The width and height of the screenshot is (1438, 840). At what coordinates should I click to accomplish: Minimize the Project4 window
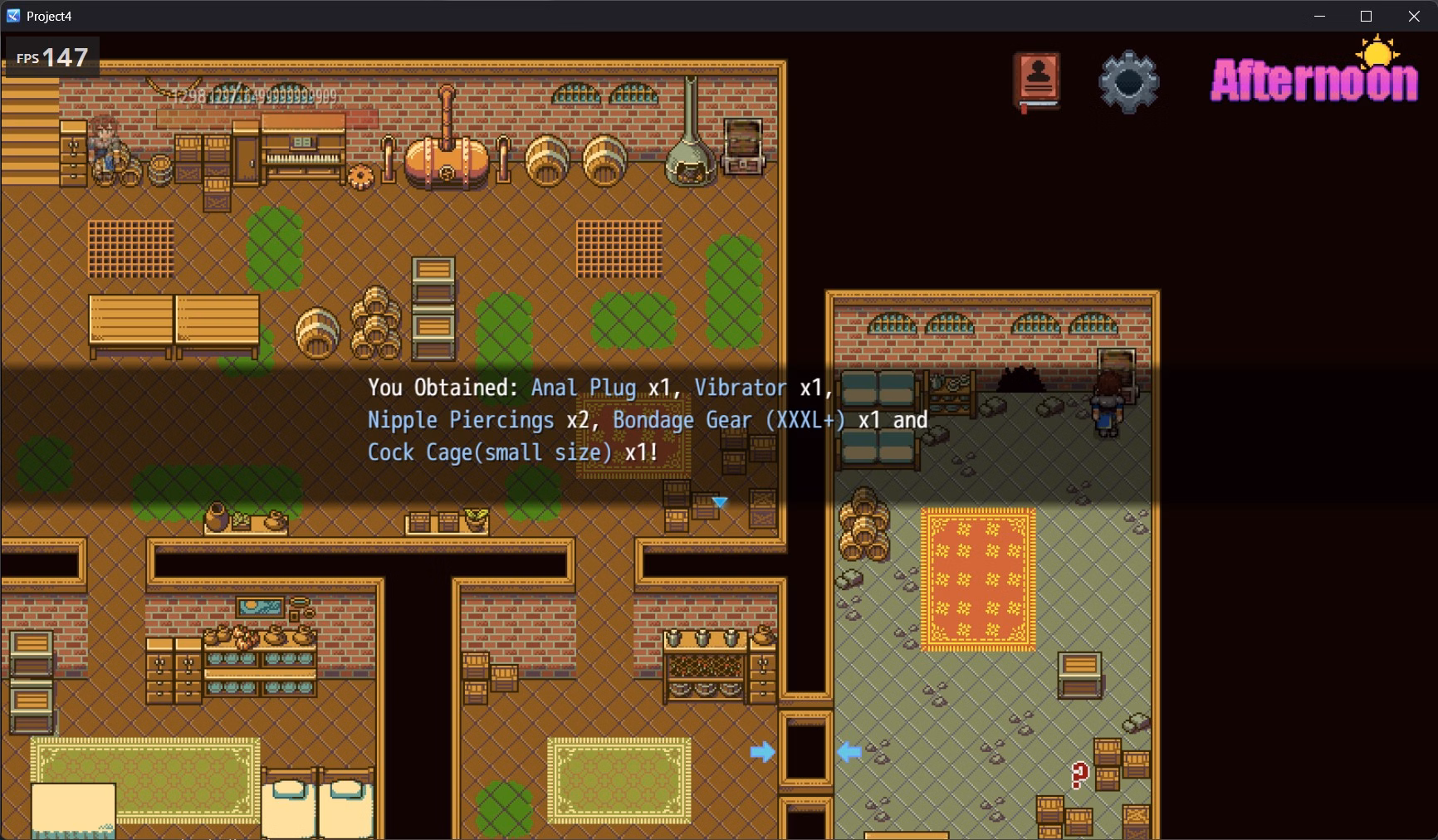pos(1319,17)
